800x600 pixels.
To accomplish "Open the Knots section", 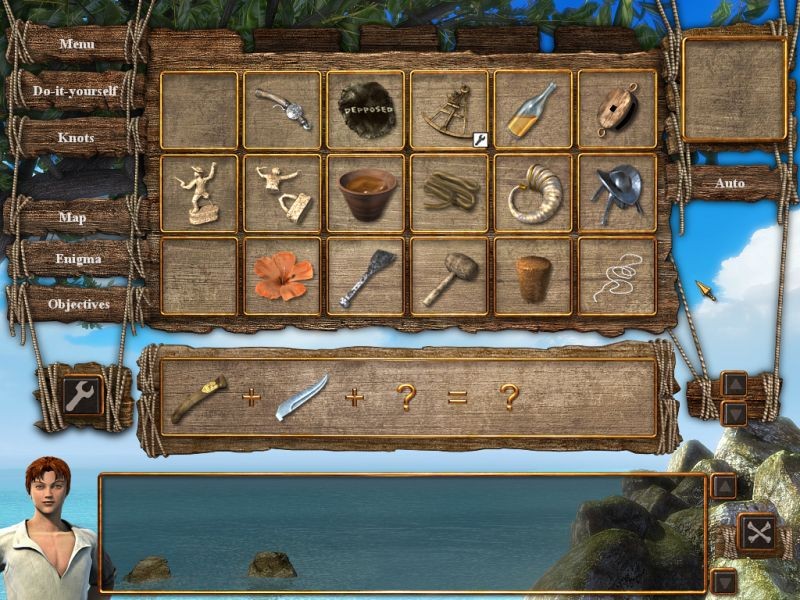I will [76, 137].
